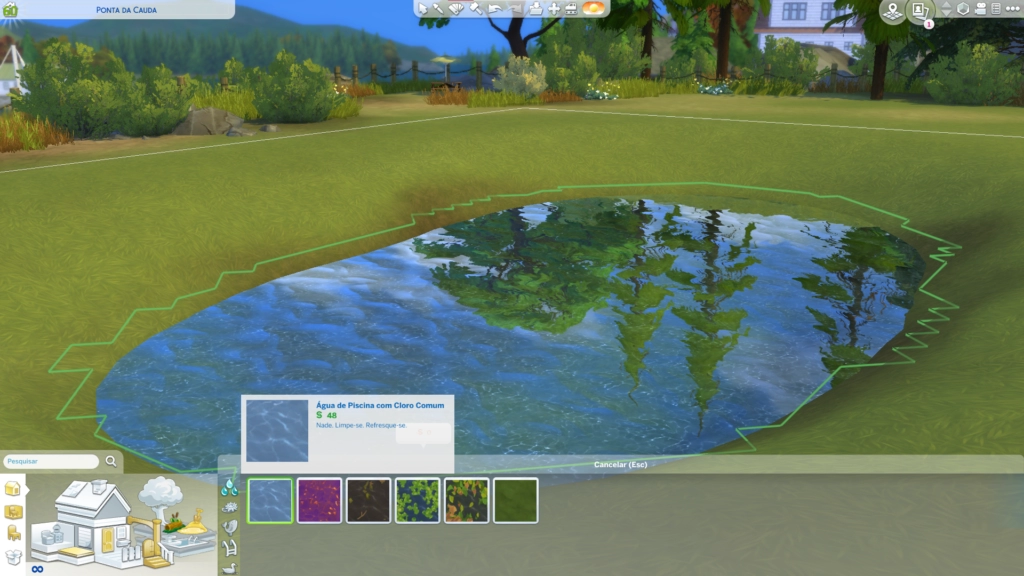1024x576 pixels.
Task: Toggle the day and night lighting button
Action: [594, 8]
